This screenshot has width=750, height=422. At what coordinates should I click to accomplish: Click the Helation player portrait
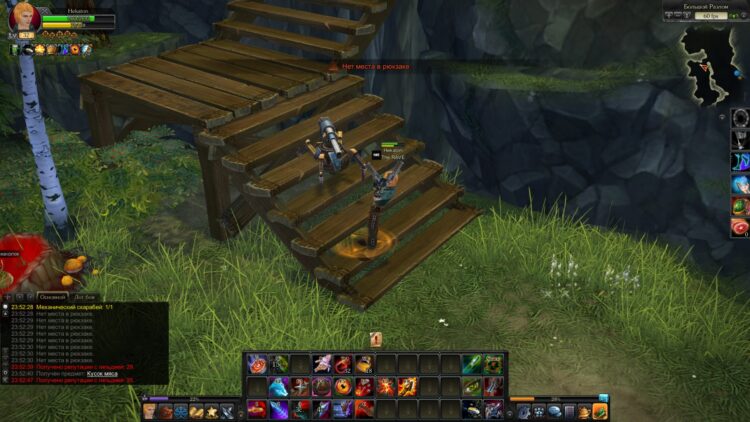24,19
